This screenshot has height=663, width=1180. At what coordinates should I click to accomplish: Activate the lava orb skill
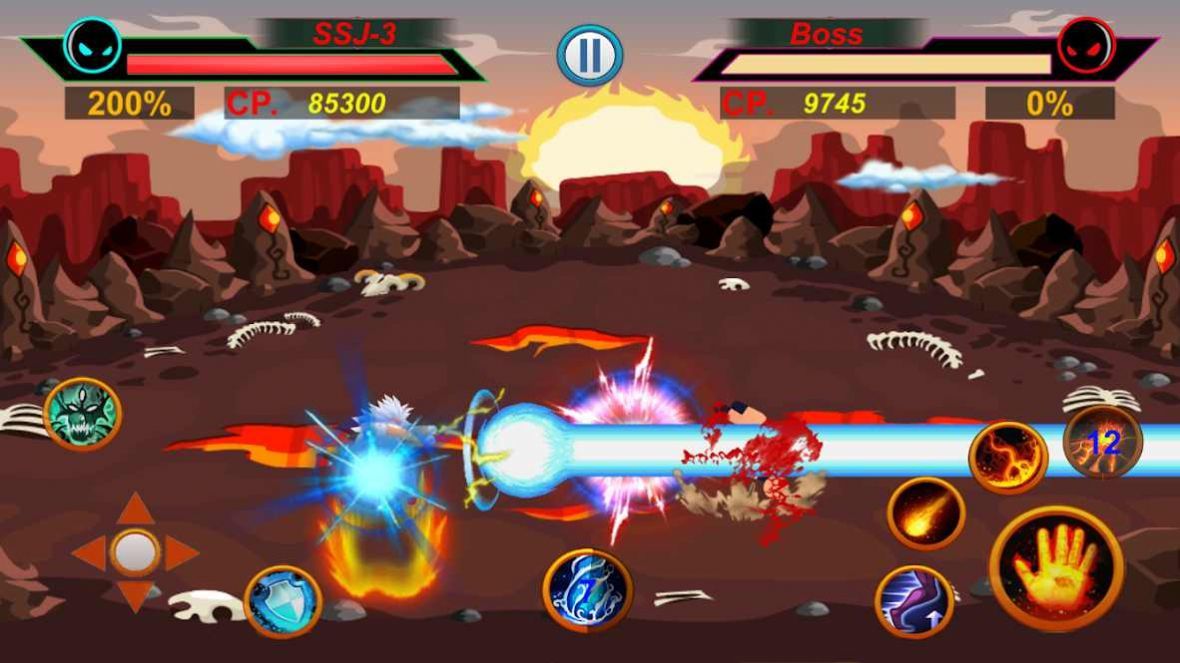pyautogui.click(x=1007, y=457)
